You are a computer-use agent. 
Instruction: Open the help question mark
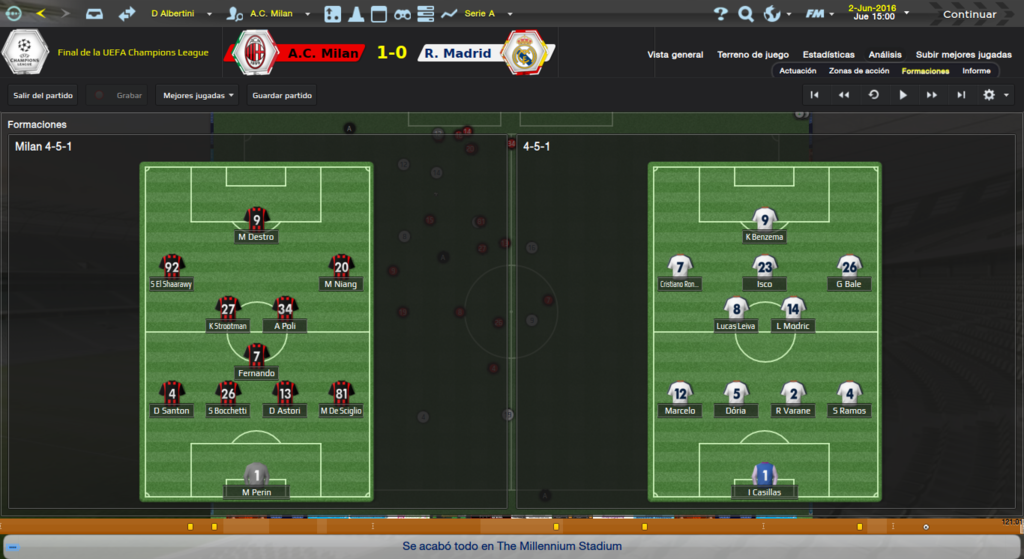[x=721, y=14]
